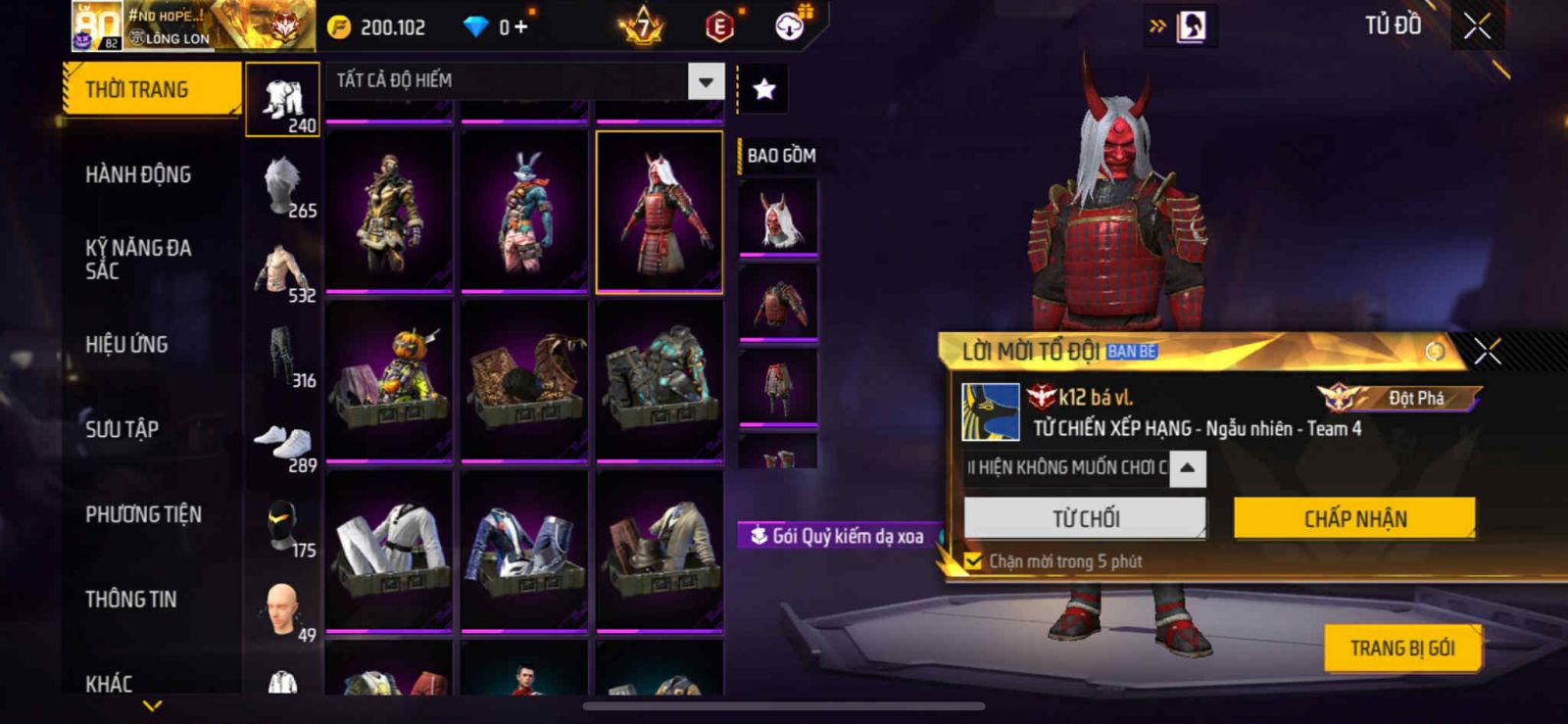
Task: Open the TẤT CẢ ĐỘ HIẾM rarity filter
Action: tap(525, 80)
